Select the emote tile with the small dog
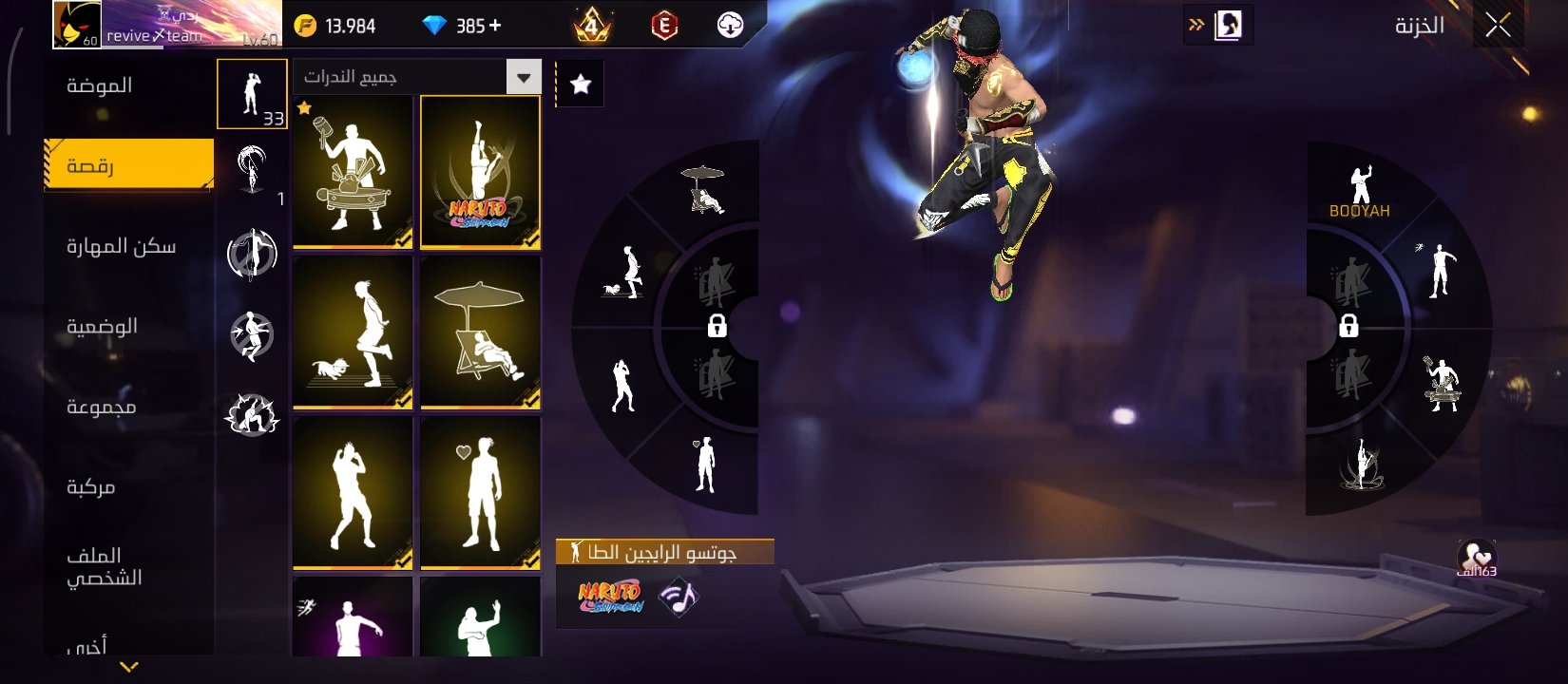The image size is (1568, 684). click(x=353, y=332)
